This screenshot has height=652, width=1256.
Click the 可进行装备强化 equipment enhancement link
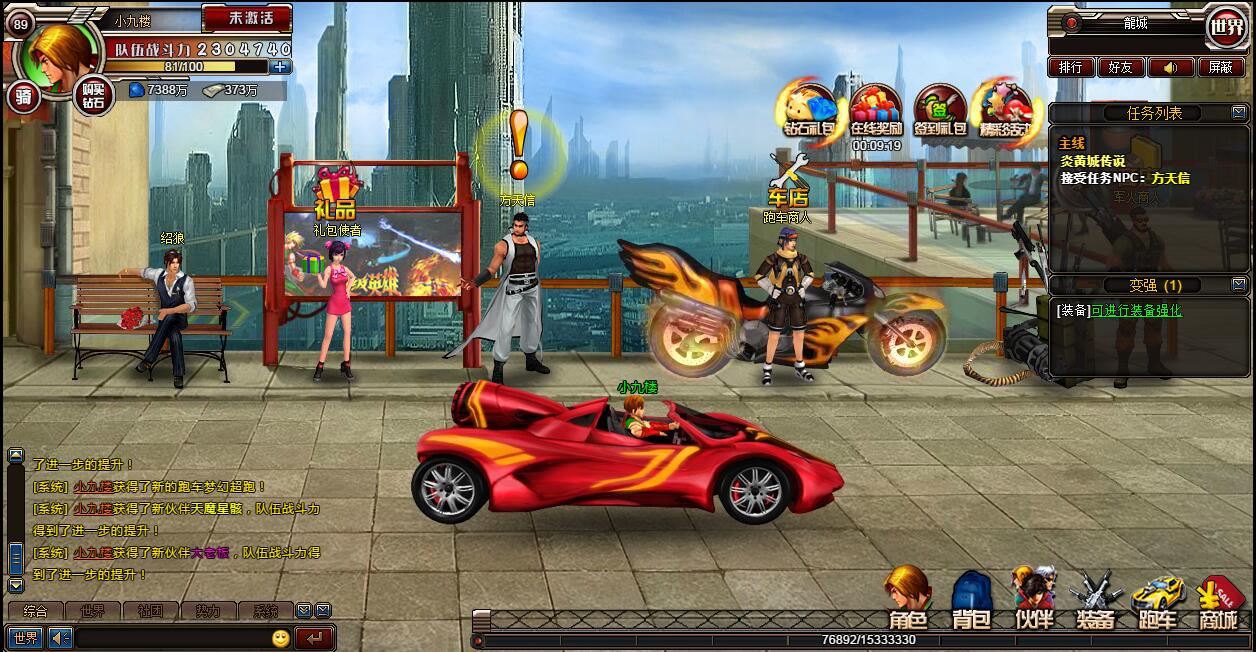1136,311
